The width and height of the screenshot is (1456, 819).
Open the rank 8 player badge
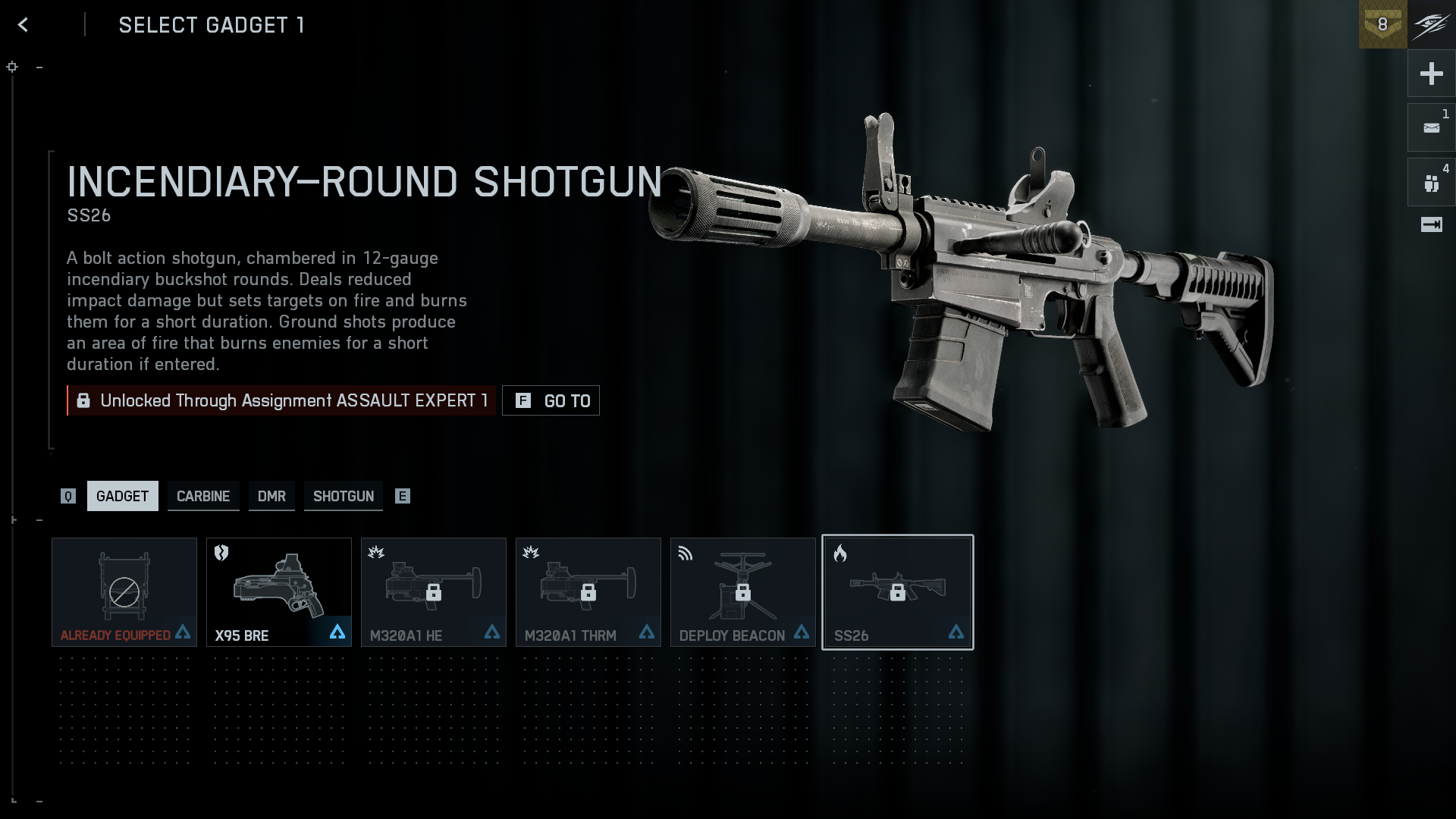[x=1382, y=24]
